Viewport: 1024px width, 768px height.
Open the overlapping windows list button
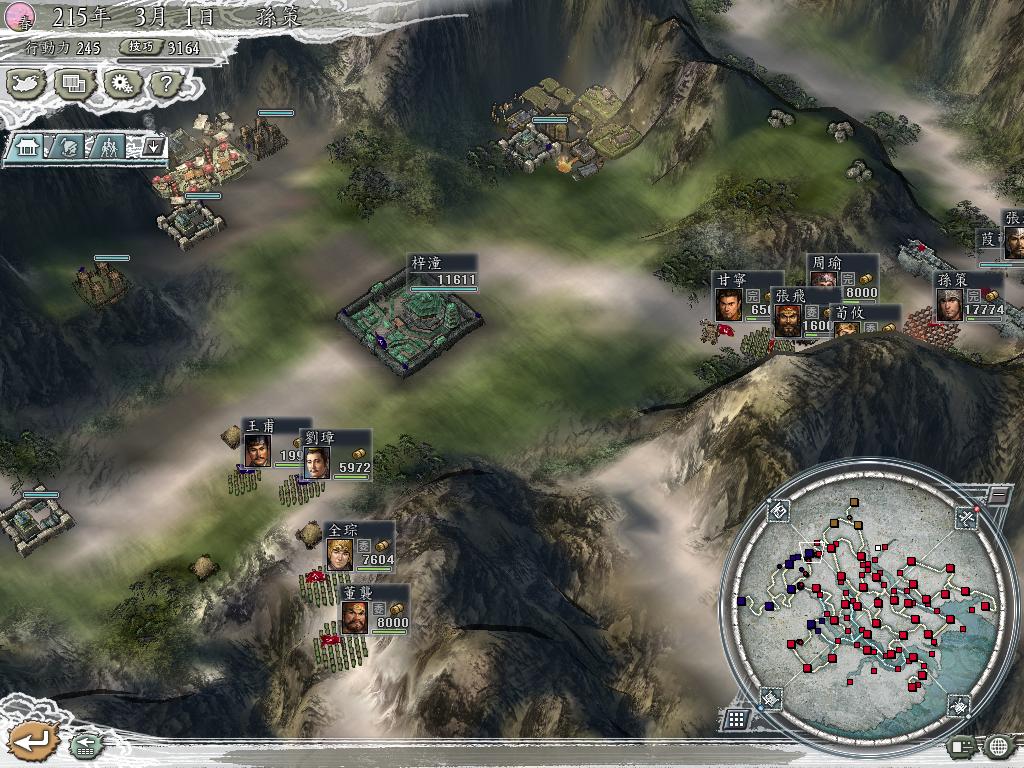tap(74, 83)
